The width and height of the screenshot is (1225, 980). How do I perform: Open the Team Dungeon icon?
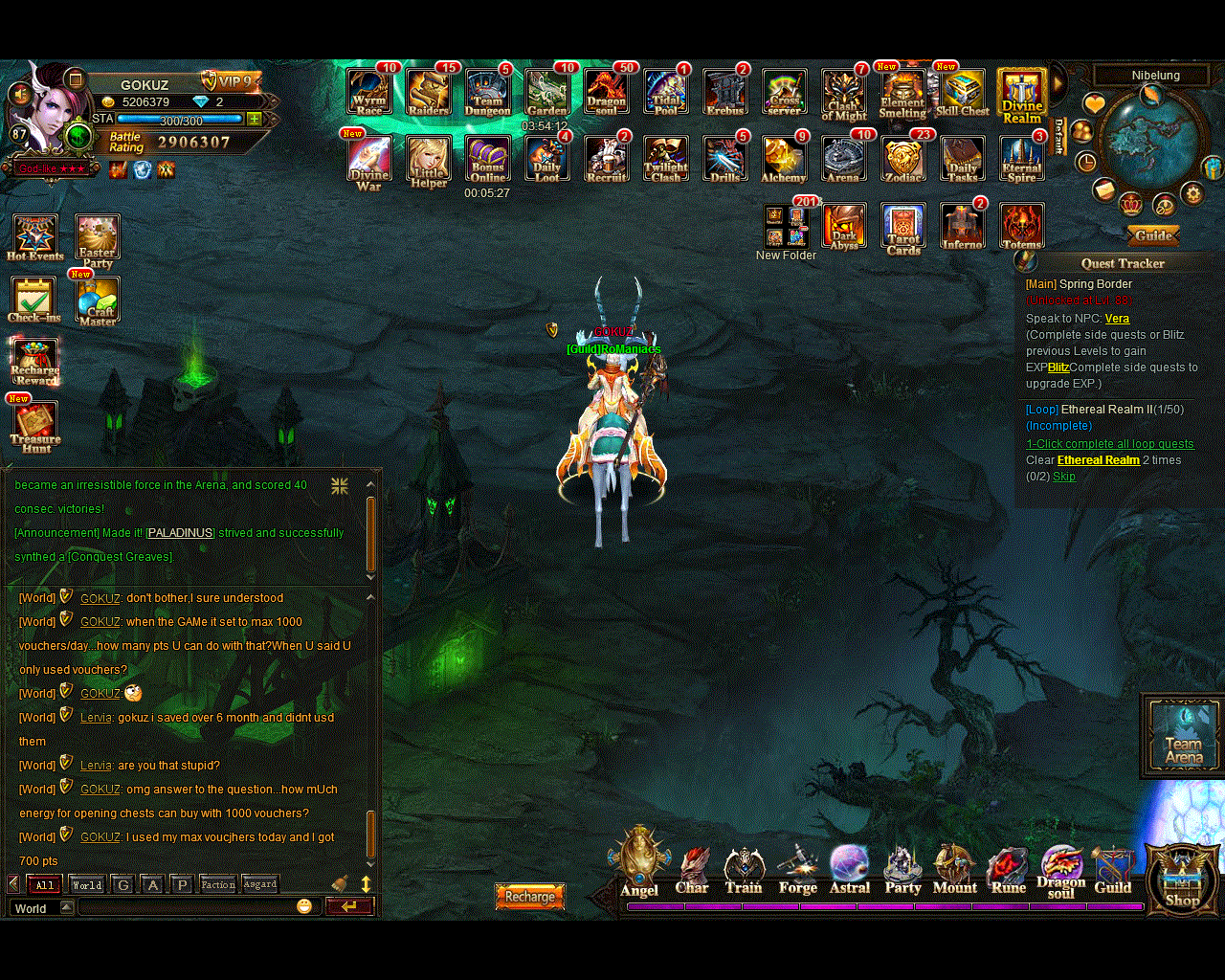[488, 92]
